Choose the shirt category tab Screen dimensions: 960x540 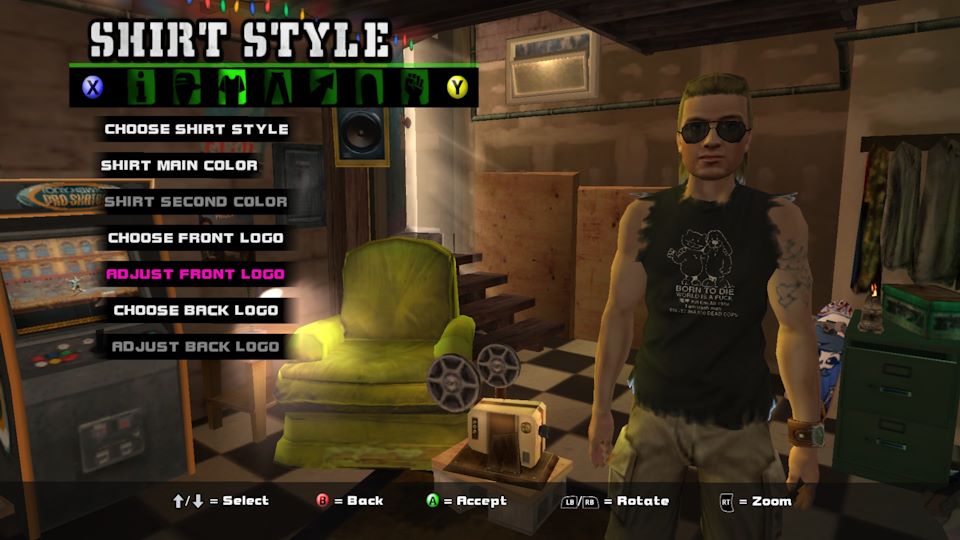pyautogui.click(x=232, y=87)
